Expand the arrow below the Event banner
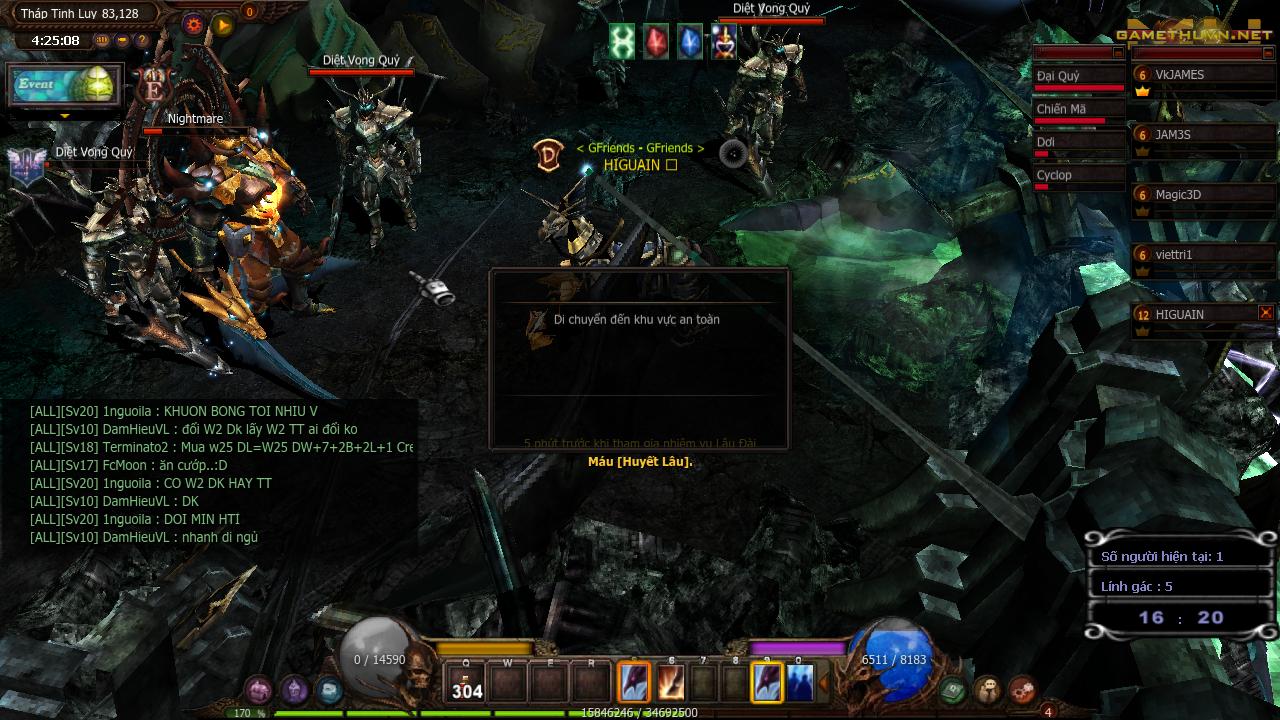The image size is (1280, 720). pyautogui.click(x=65, y=116)
